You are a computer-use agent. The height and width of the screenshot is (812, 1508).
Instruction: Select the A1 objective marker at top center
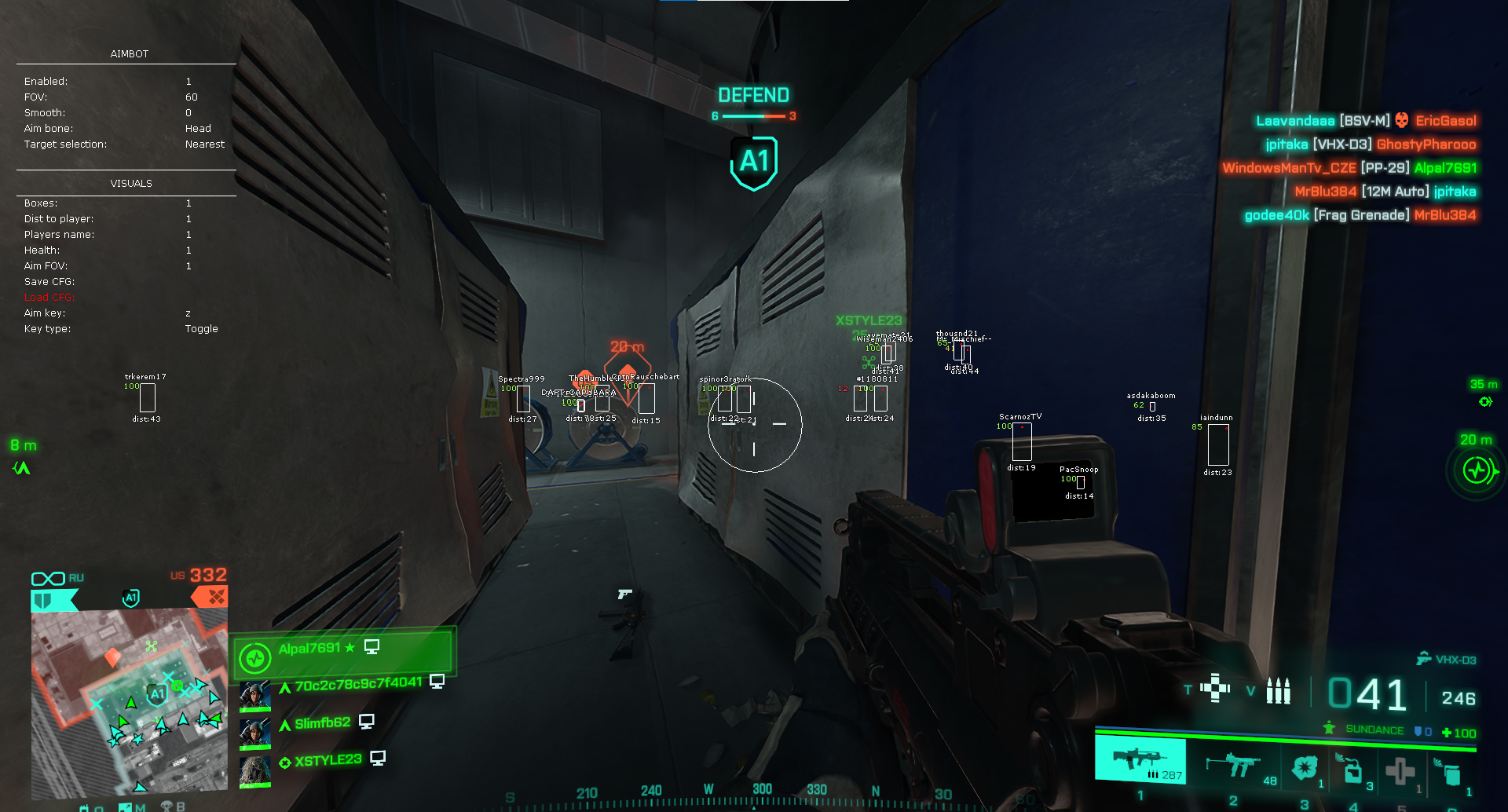pyautogui.click(x=754, y=162)
